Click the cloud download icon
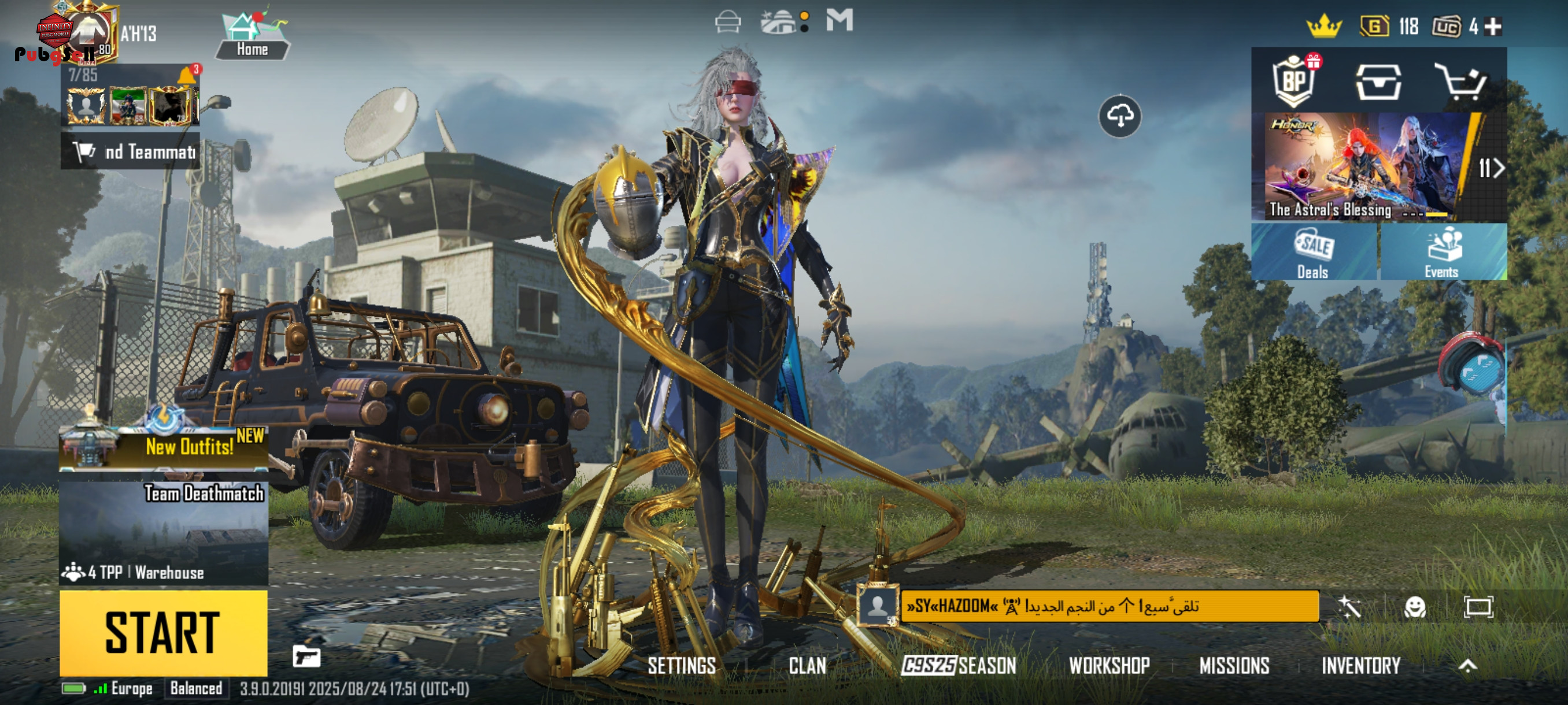Viewport: 1568px width, 705px height. (x=1119, y=116)
